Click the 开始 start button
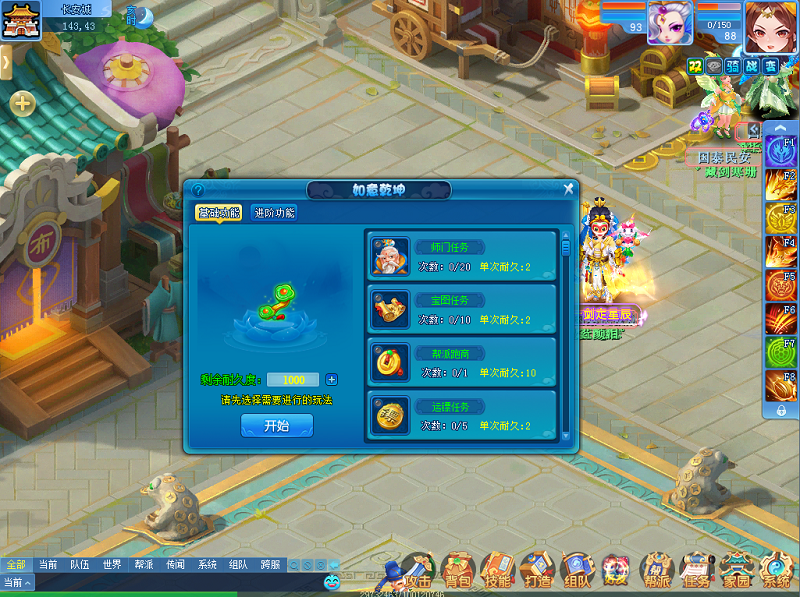The width and height of the screenshot is (800, 597). (276, 425)
